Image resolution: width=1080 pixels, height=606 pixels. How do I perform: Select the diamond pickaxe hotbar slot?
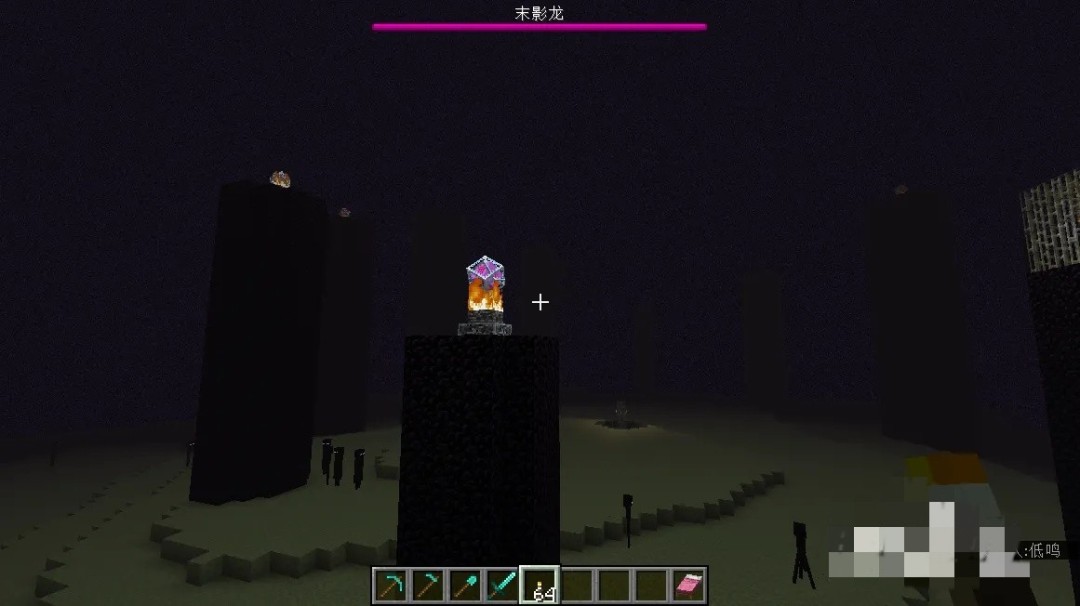(390, 585)
